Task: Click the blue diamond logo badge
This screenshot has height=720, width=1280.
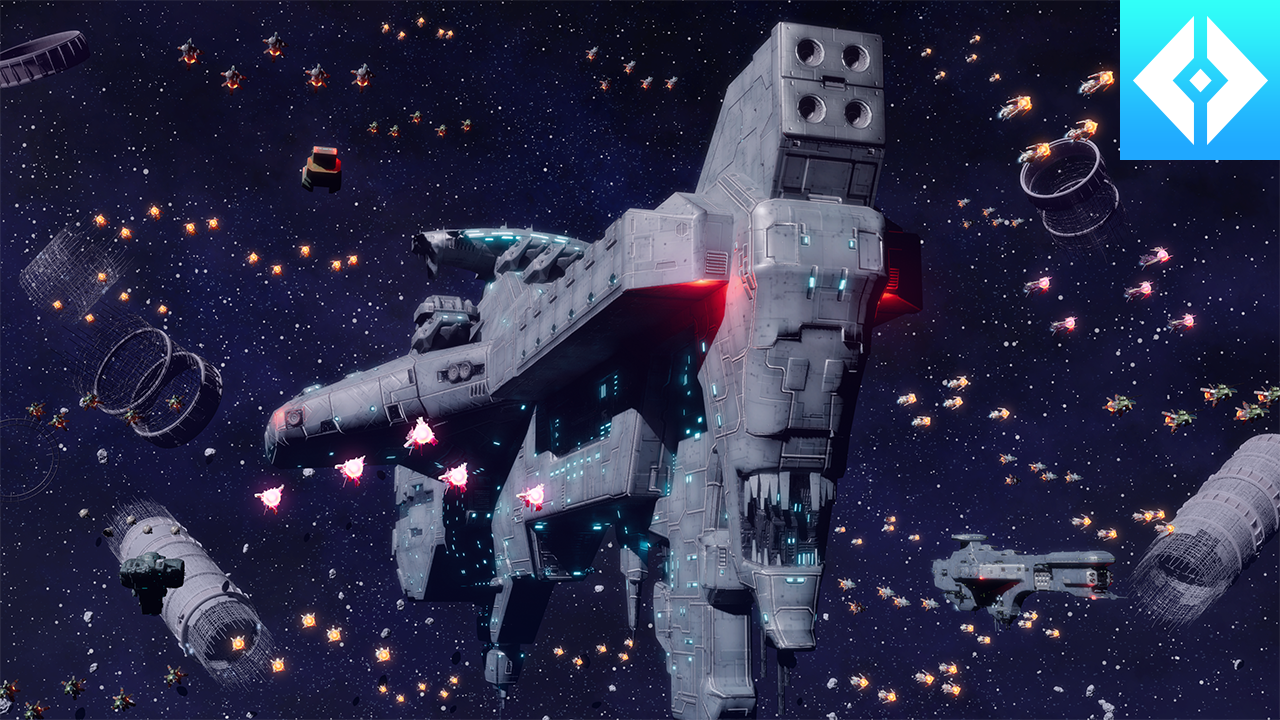Action: [x=1199, y=79]
